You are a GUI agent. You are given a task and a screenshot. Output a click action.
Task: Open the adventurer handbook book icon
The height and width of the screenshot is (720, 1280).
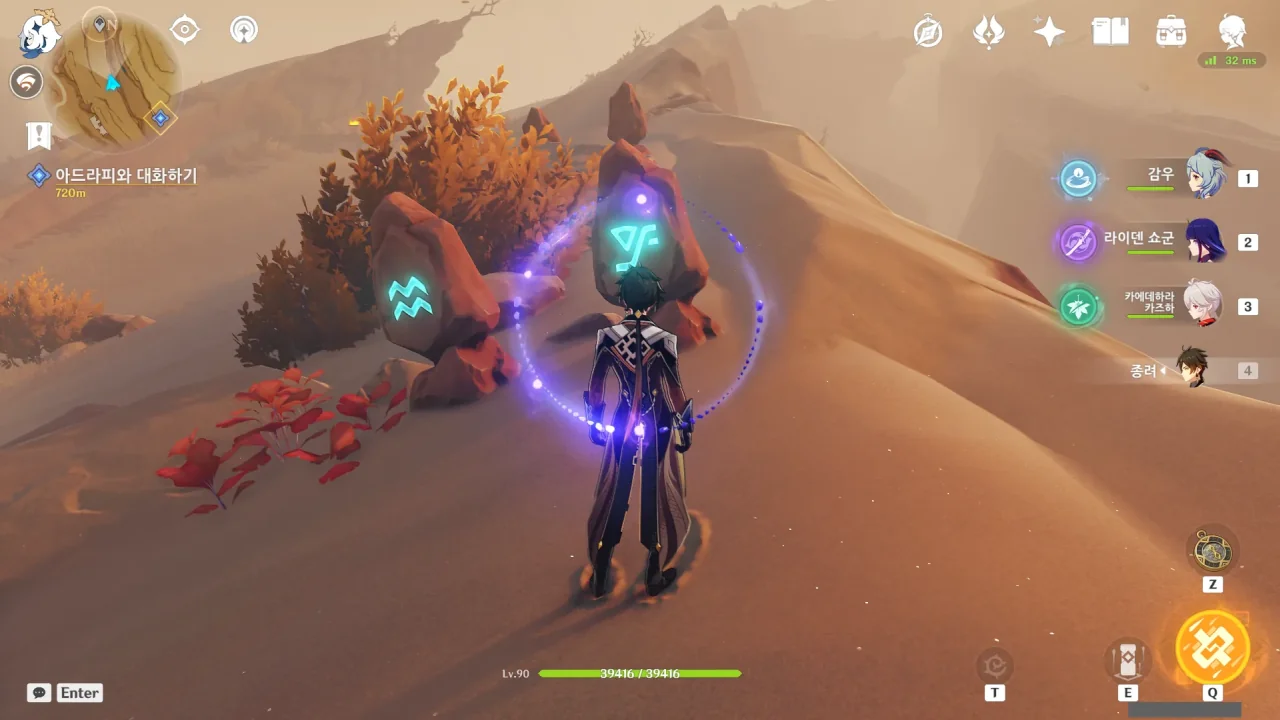1110,32
